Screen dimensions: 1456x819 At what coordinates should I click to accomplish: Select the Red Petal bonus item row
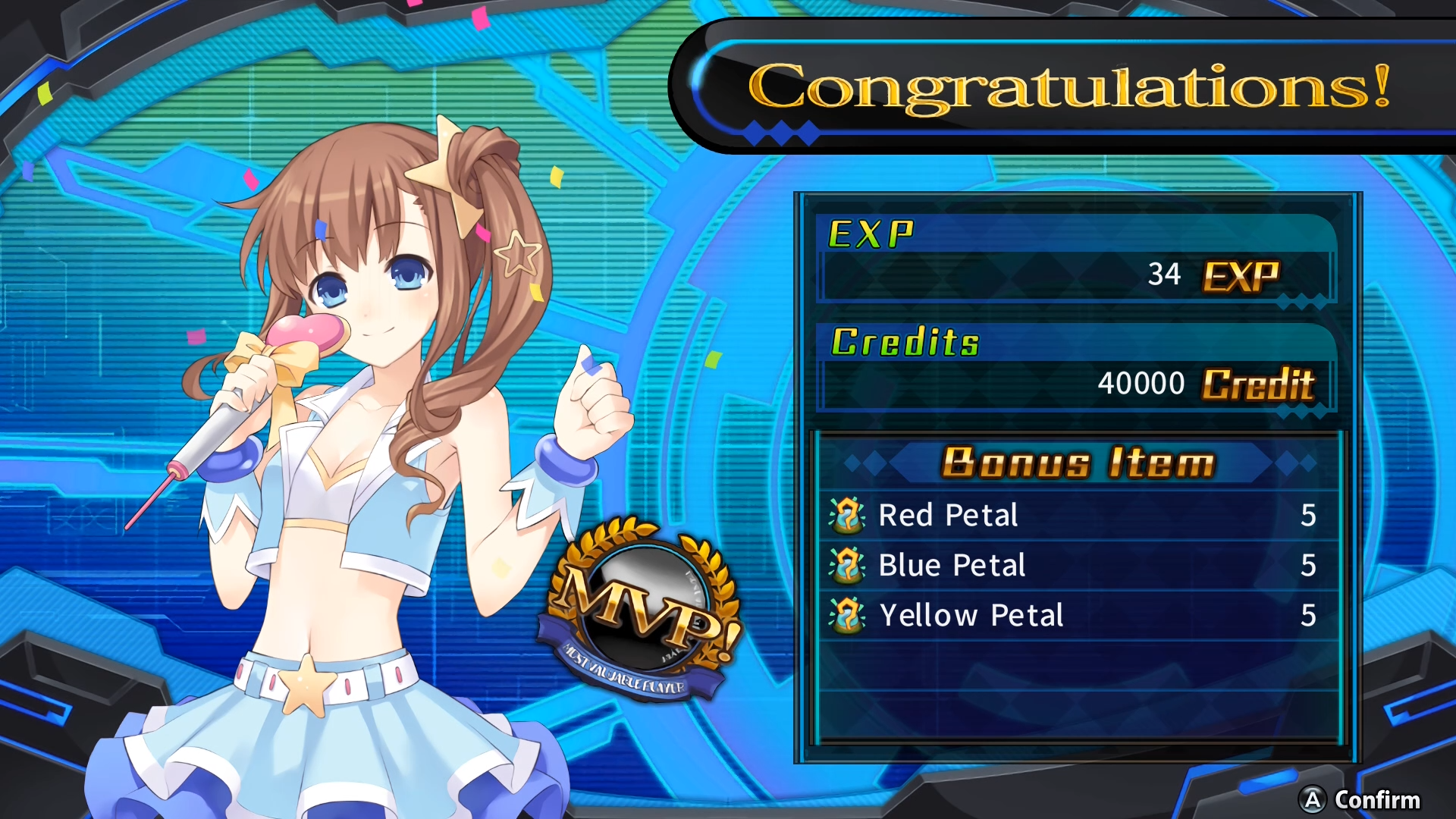(1077, 516)
